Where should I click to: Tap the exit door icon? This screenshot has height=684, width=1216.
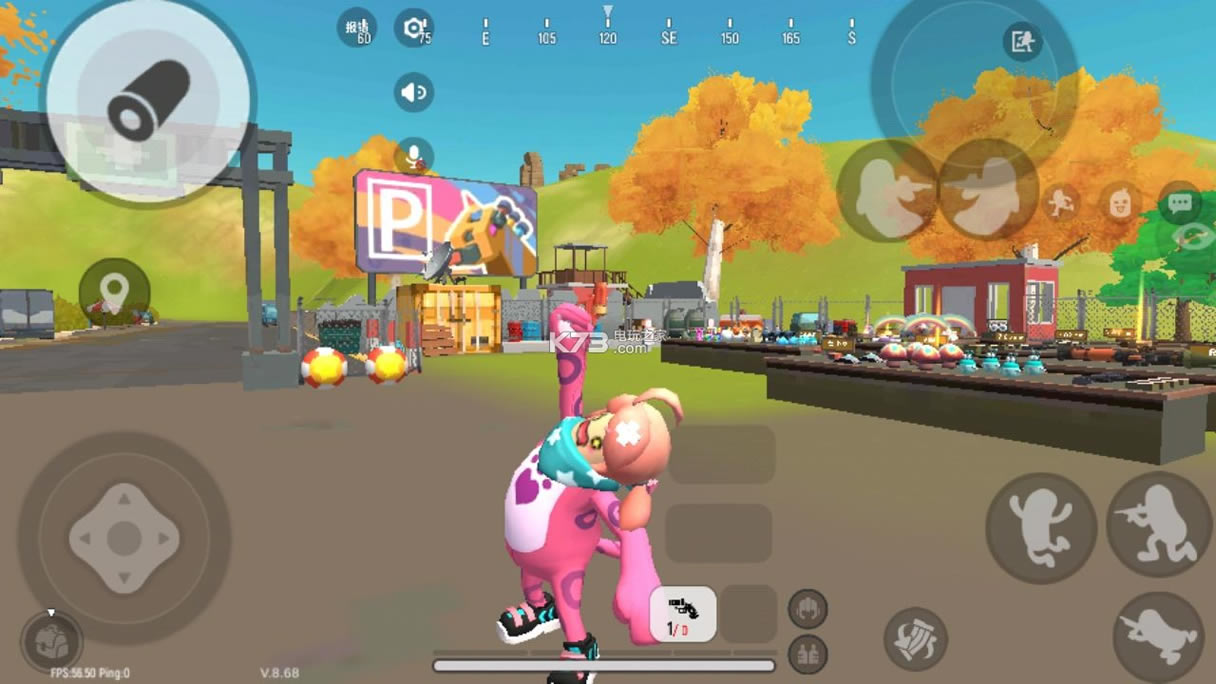coord(1022,42)
